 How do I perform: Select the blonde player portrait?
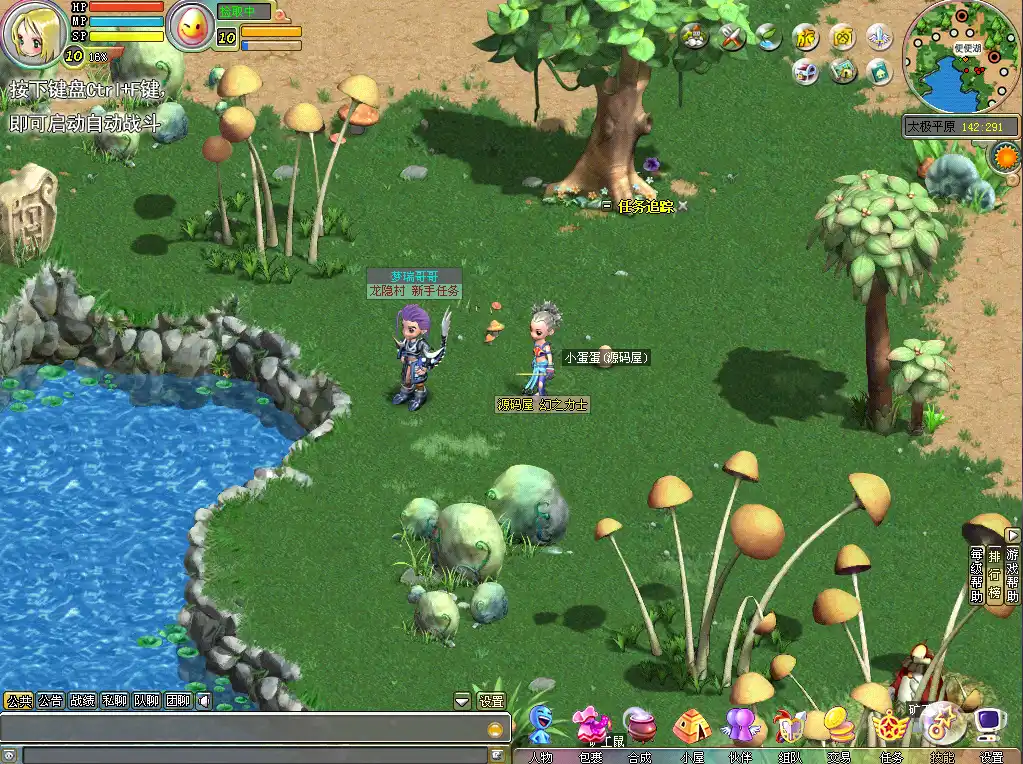click(x=34, y=33)
